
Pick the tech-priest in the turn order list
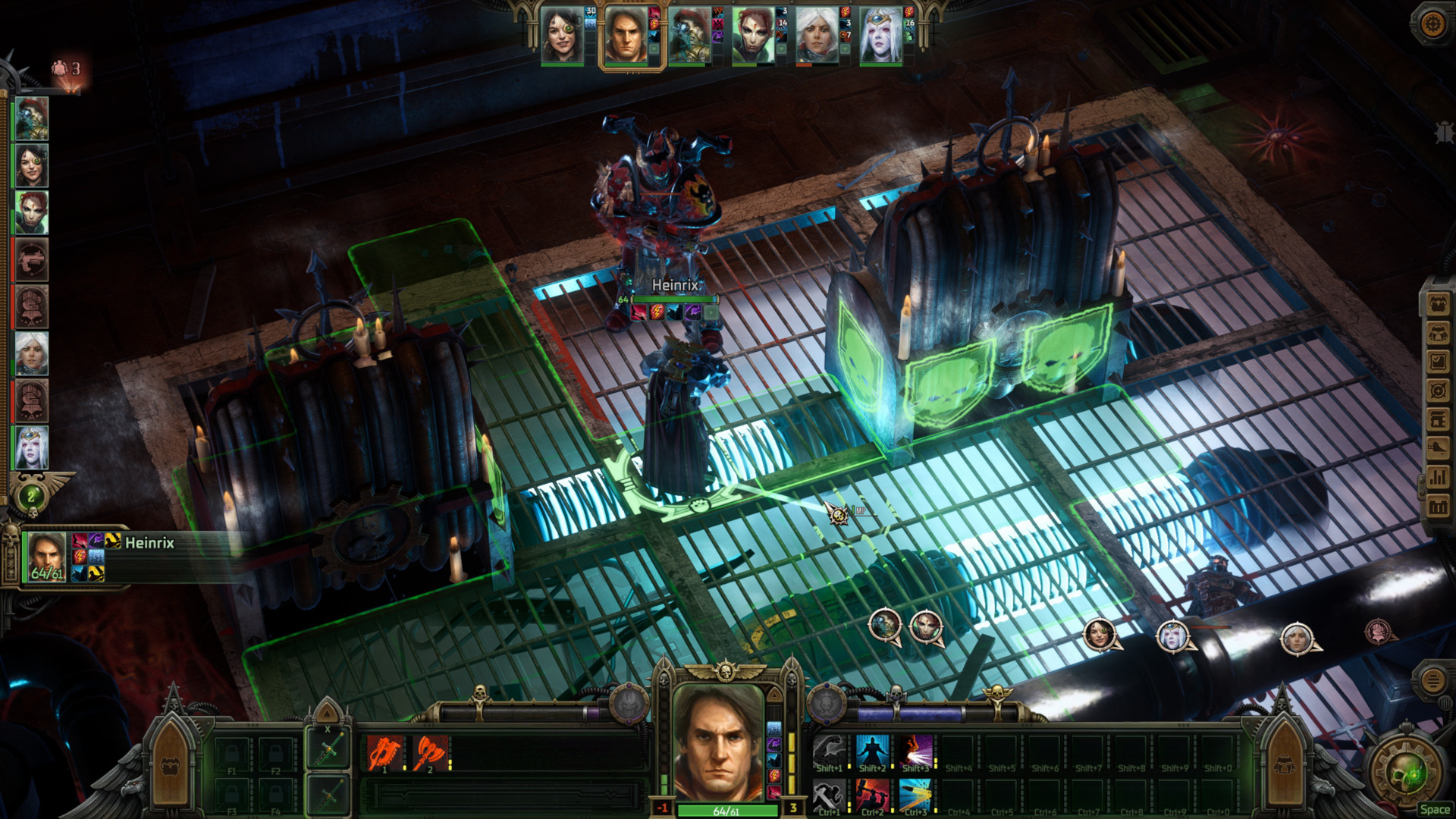point(32,118)
